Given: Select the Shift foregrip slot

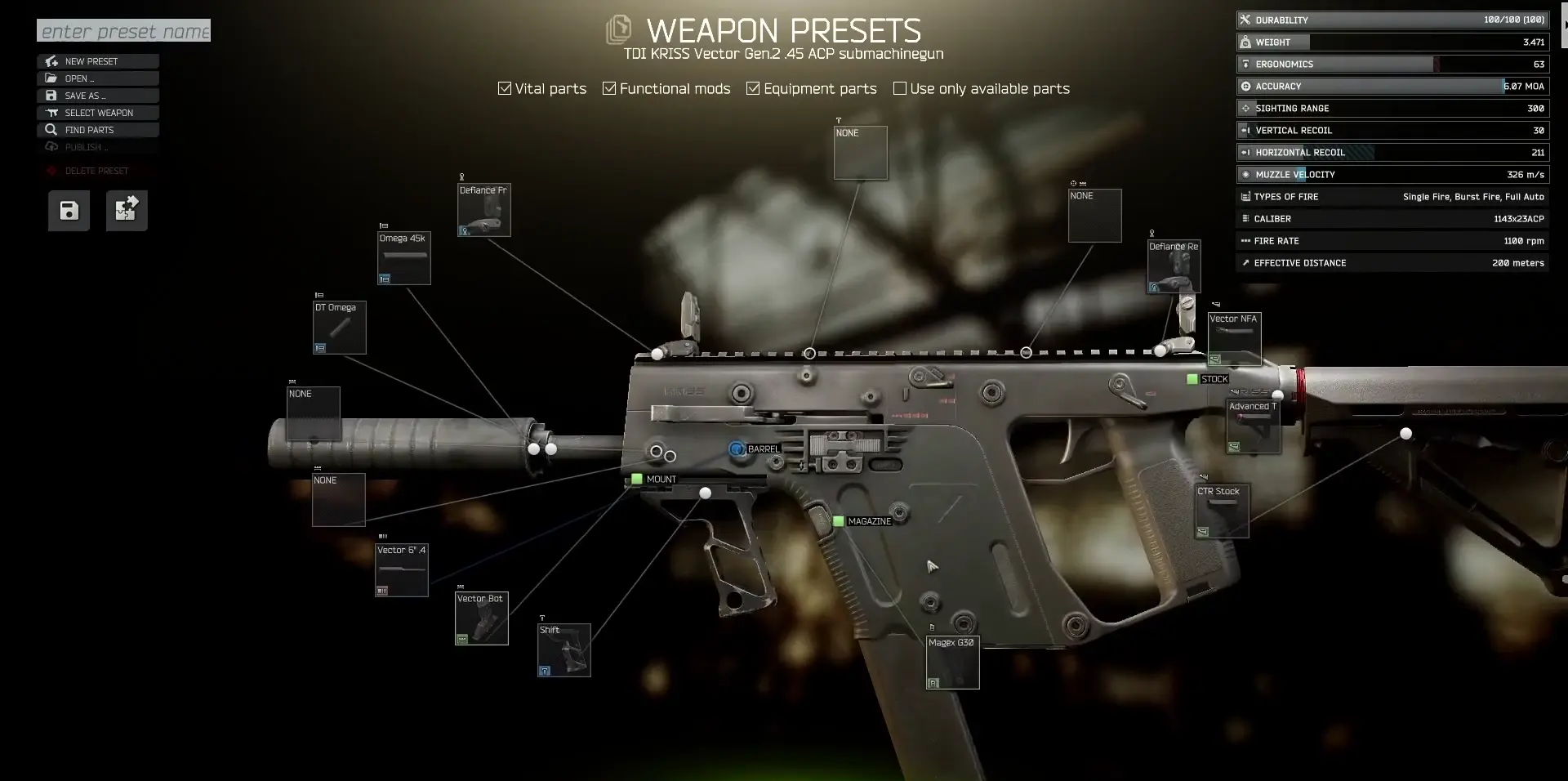Looking at the screenshot, I should pyautogui.click(x=564, y=650).
